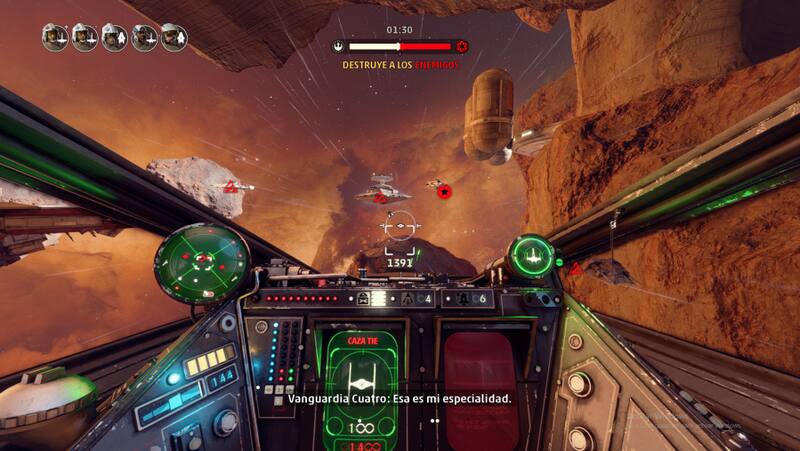Click the small green ship status display
Screen dimensions: 800x451
point(531,256)
